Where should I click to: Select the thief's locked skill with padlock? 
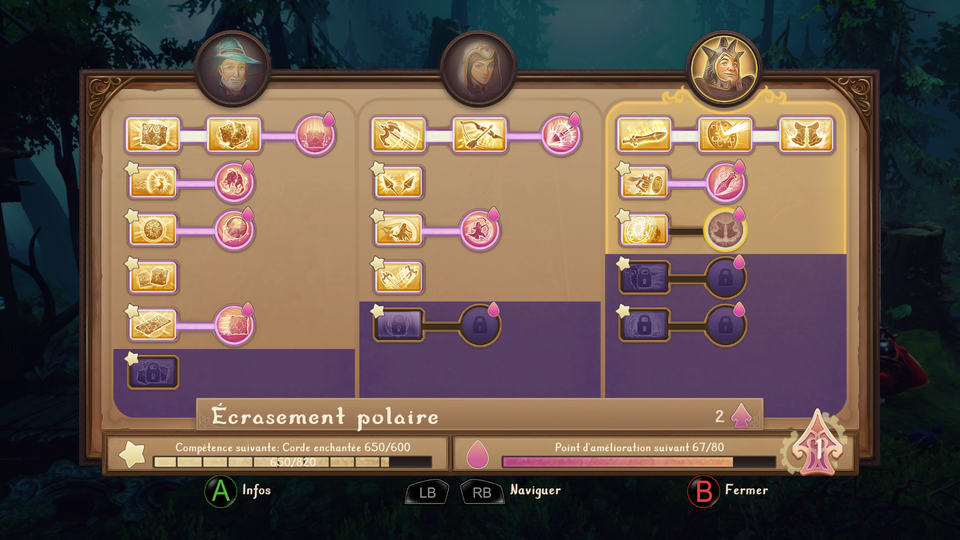pos(399,325)
